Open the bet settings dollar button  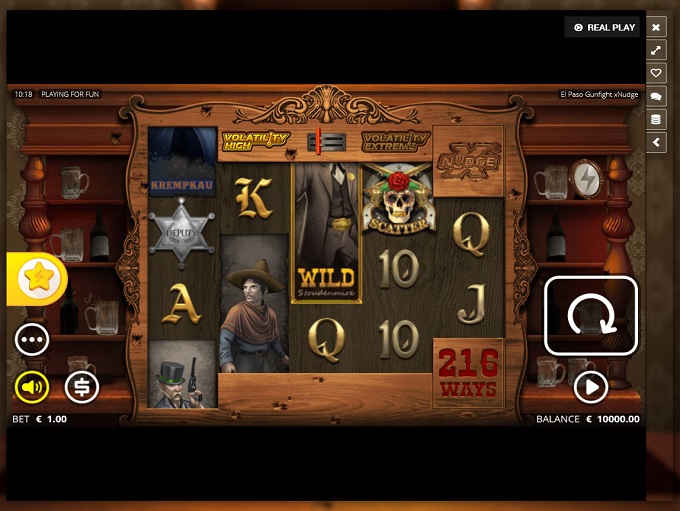pos(82,386)
